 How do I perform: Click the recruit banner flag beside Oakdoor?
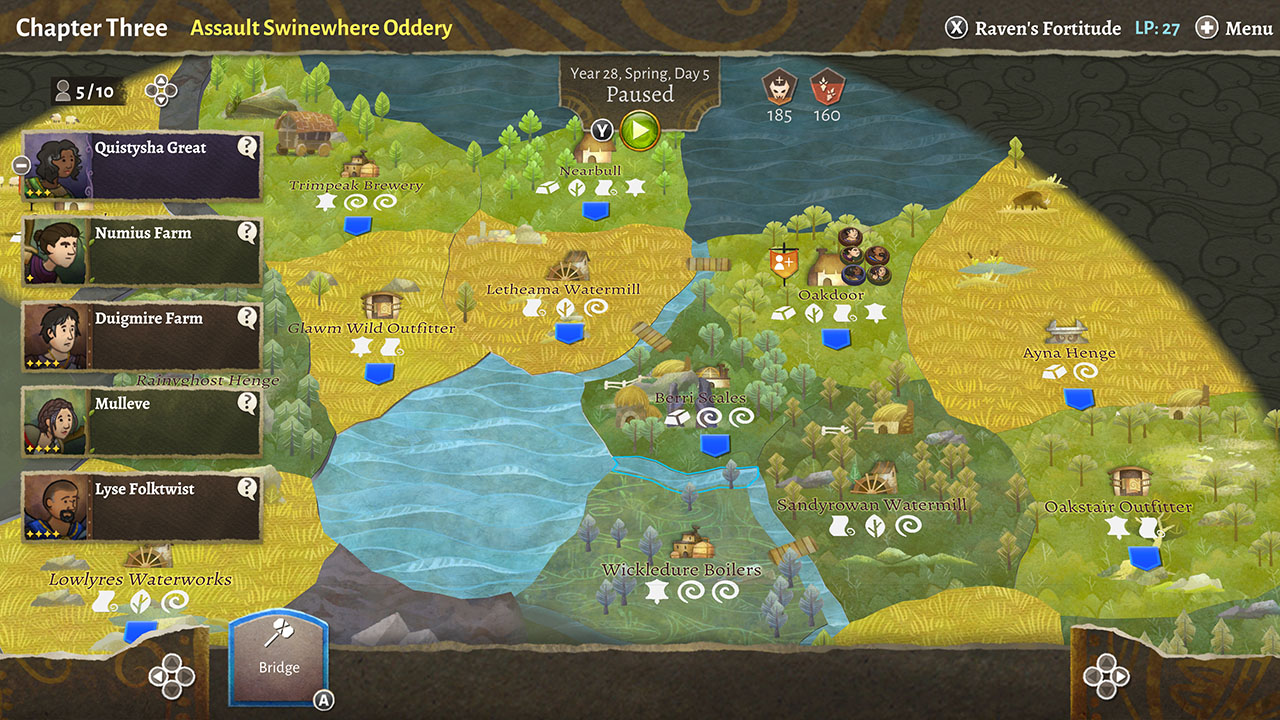pyautogui.click(x=784, y=262)
